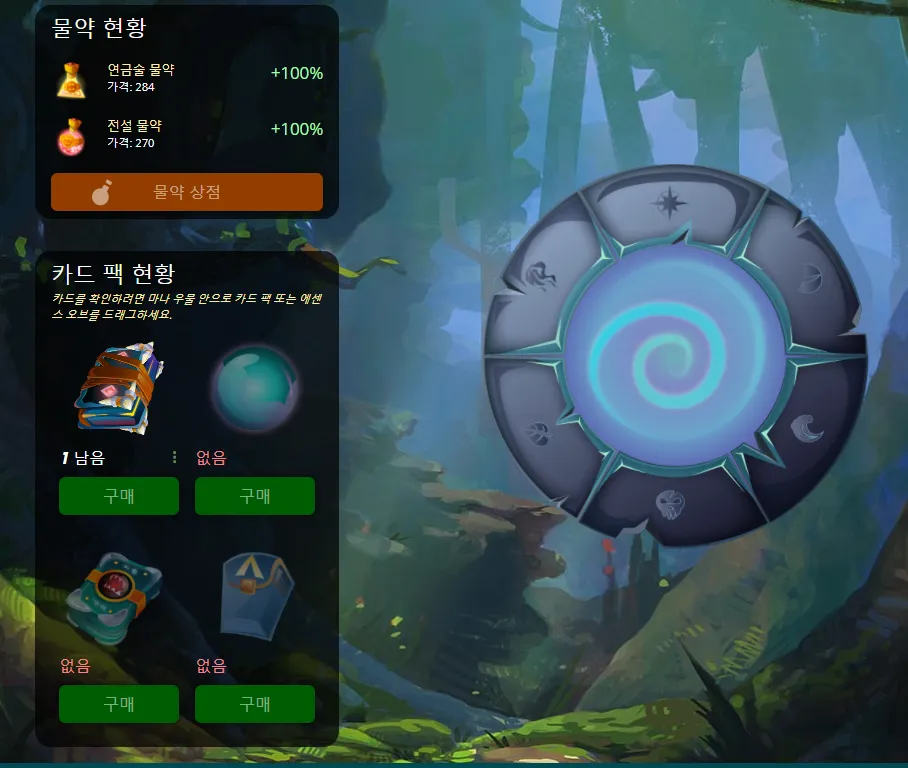Viewport: 908px width, 768px height.
Task: Select the 연금술 물약 potion row
Action: point(188,78)
